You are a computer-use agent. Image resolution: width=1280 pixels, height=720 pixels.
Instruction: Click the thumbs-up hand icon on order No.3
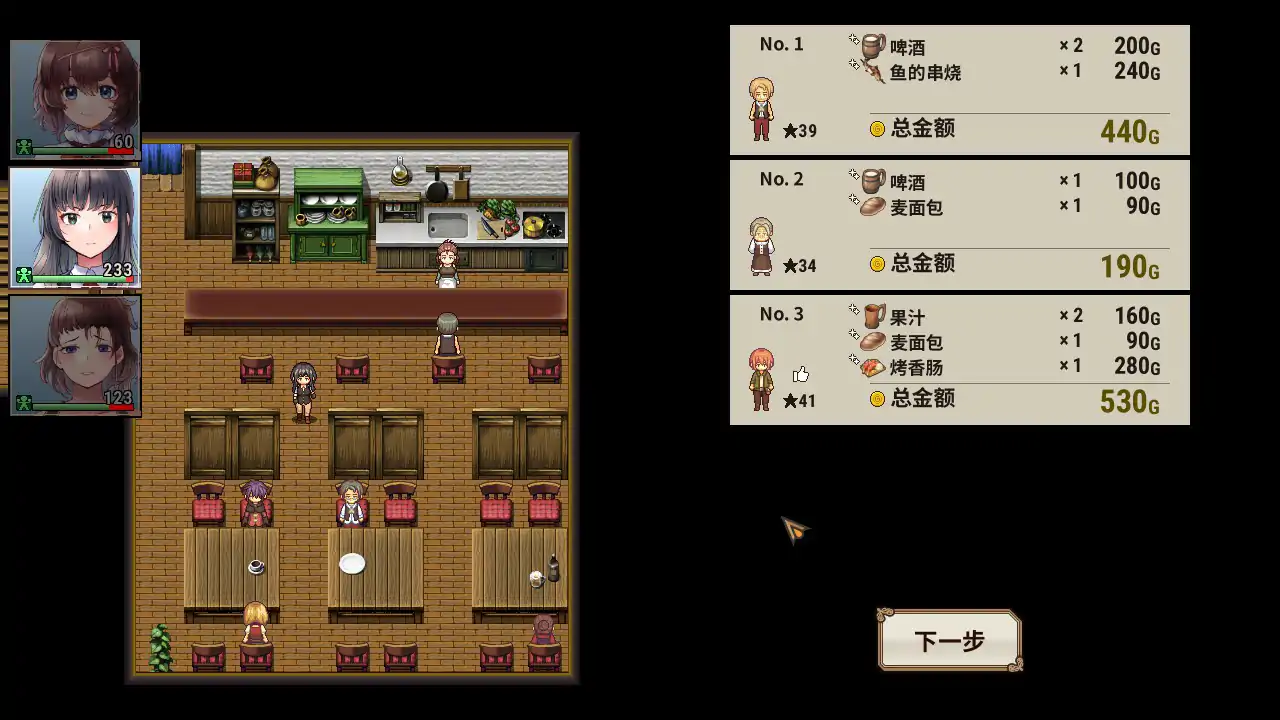[x=801, y=374]
